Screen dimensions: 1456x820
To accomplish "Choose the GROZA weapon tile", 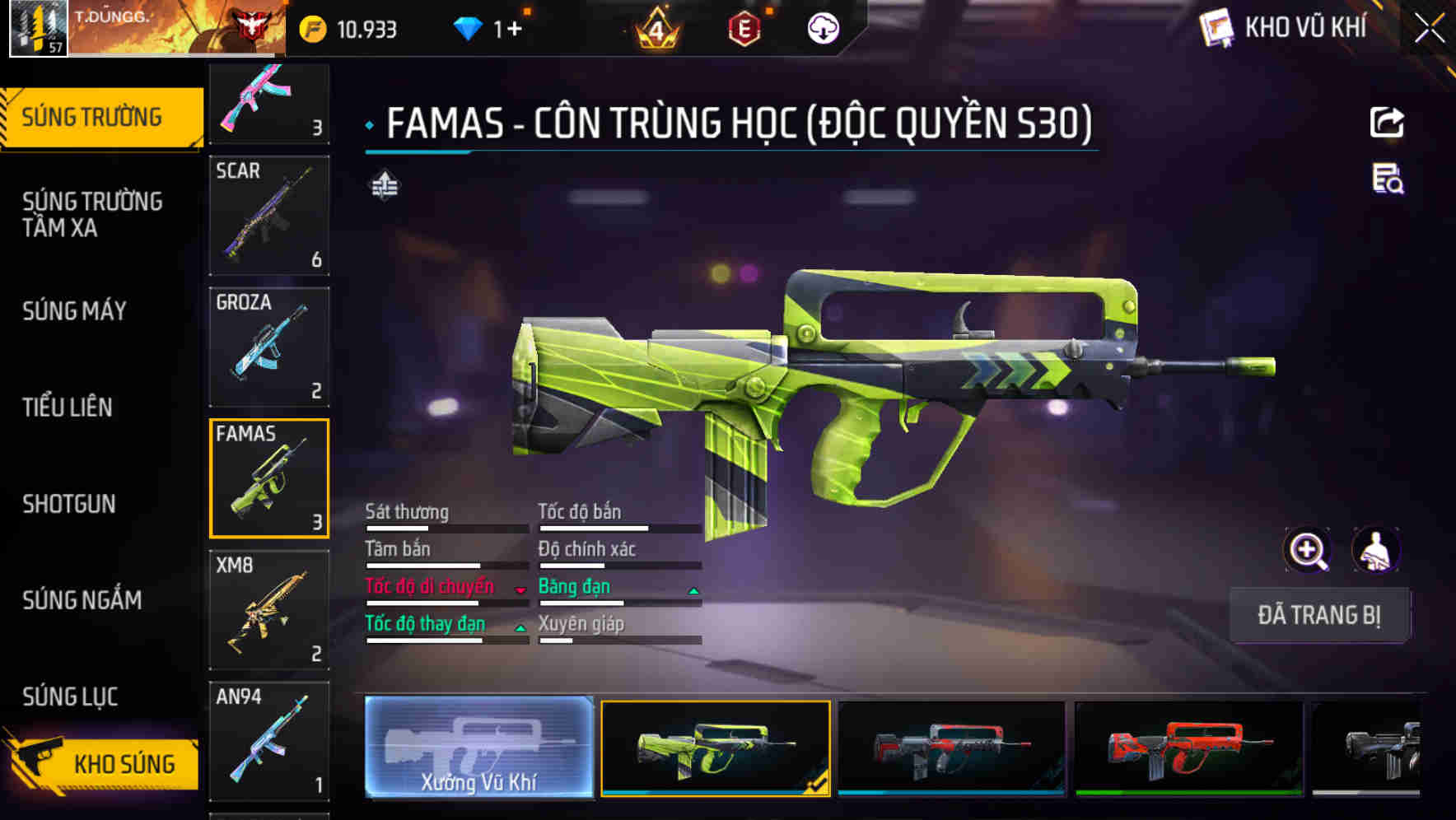I will (x=269, y=347).
